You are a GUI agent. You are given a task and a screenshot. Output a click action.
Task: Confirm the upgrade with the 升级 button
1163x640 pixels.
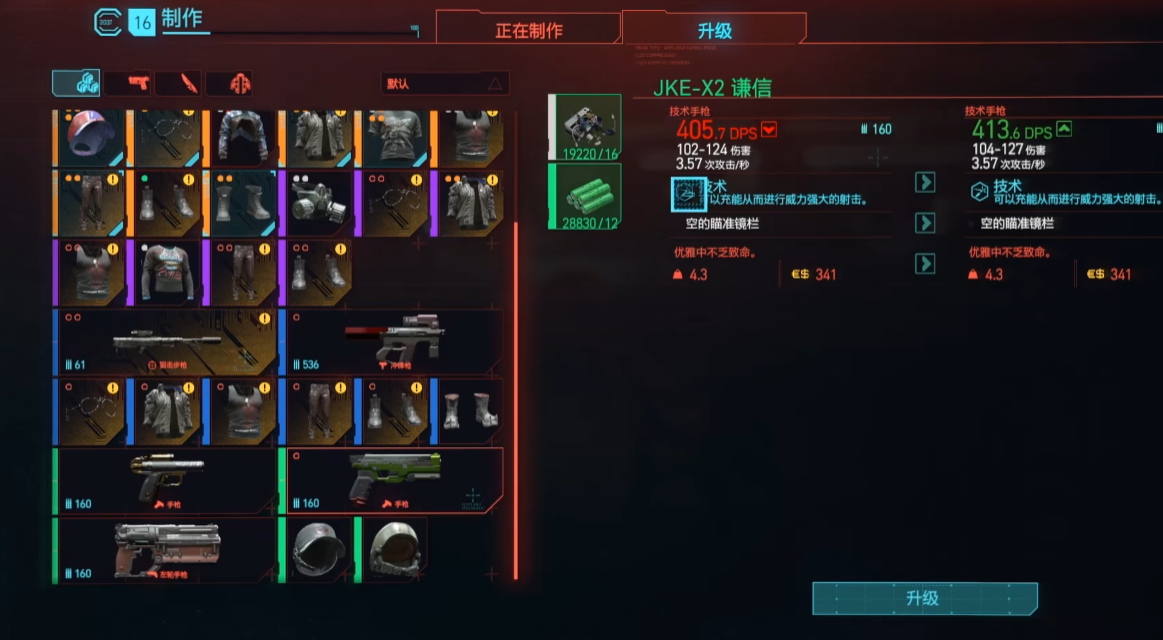923,598
